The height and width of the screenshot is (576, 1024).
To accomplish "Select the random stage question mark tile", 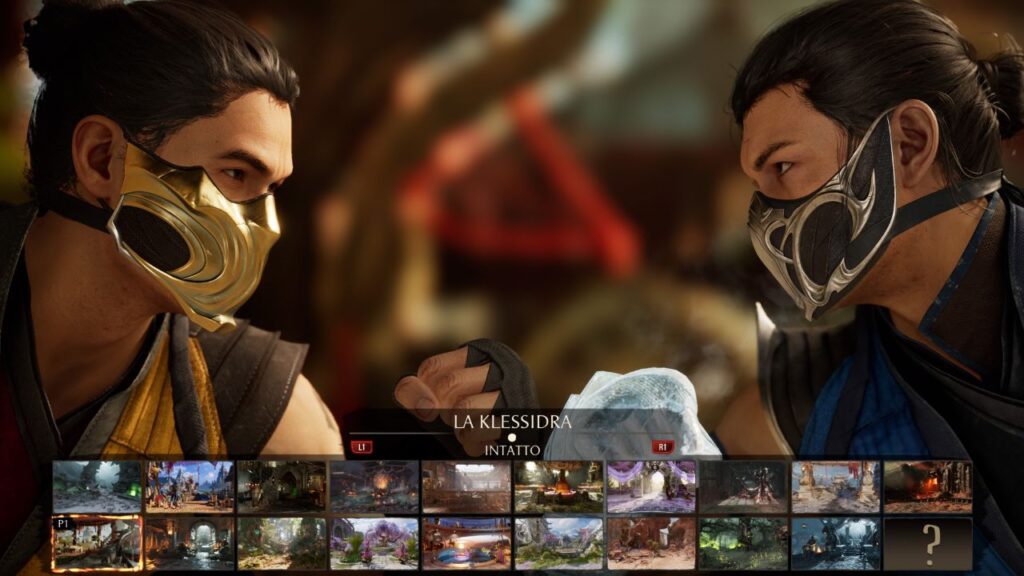I will click(x=928, y=543).
